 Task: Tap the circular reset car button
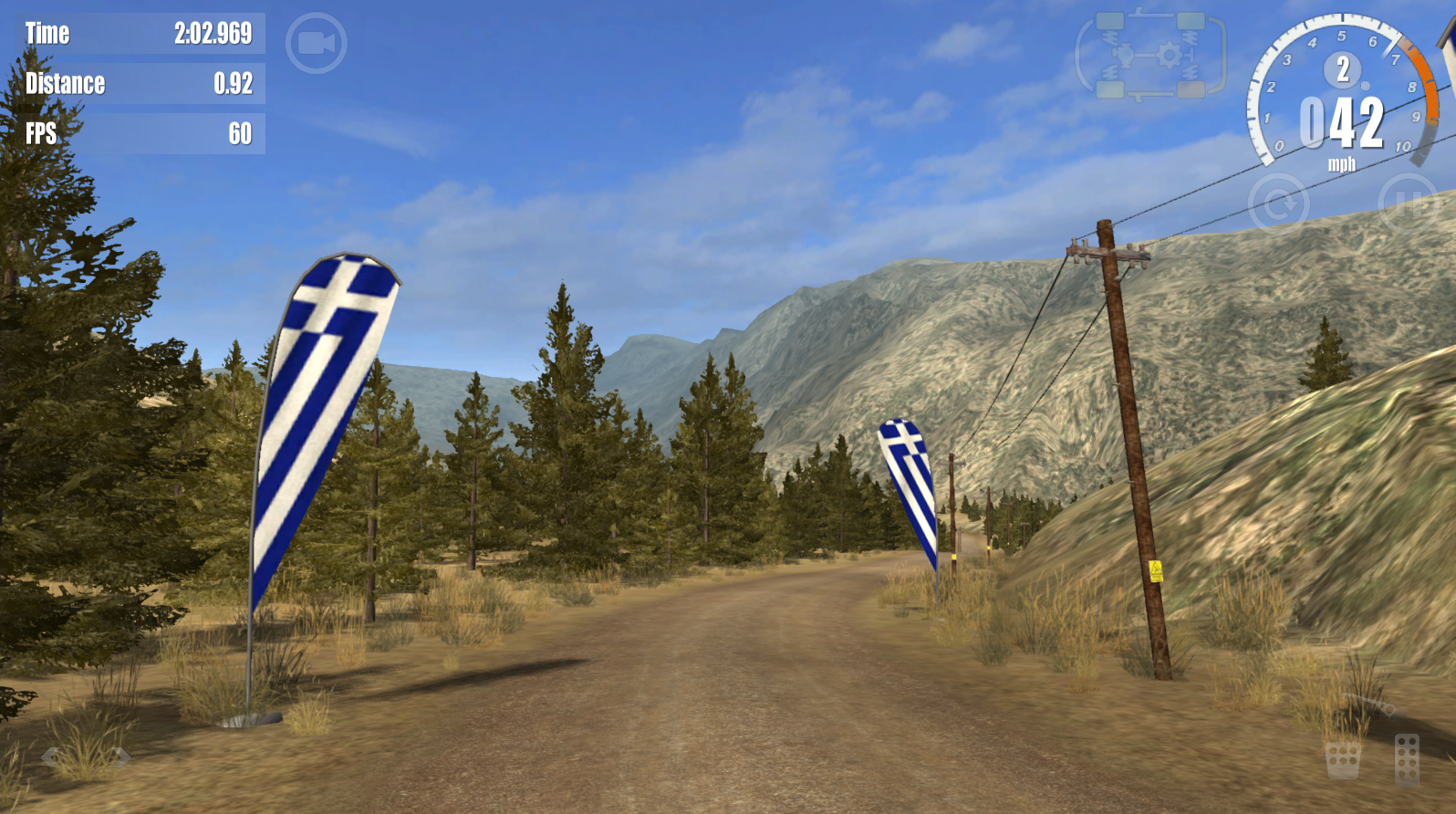pos(1277,204)
